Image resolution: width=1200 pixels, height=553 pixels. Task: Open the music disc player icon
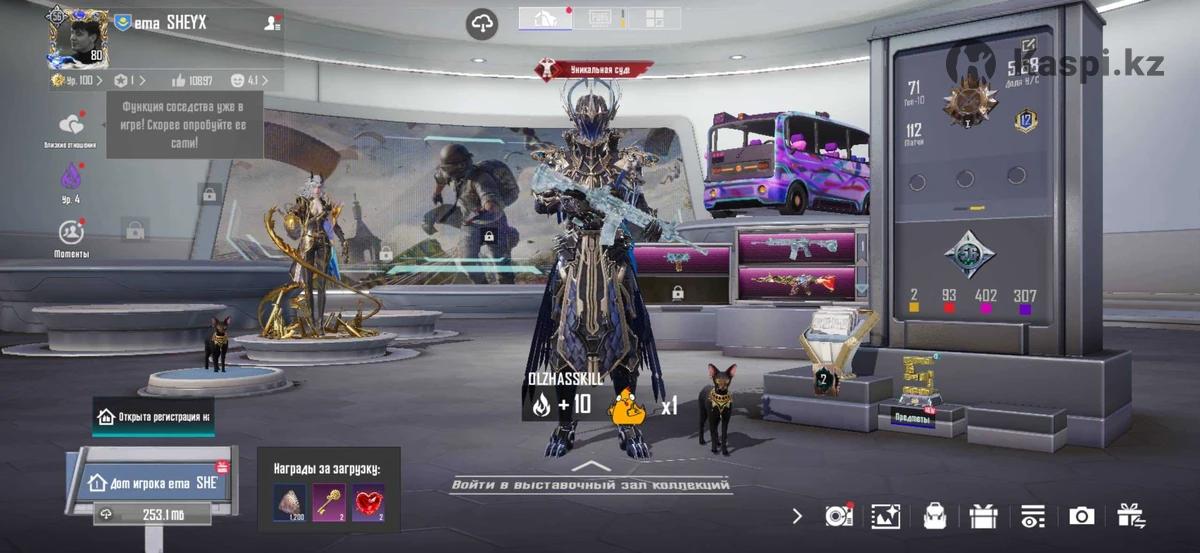click(838, 516)
